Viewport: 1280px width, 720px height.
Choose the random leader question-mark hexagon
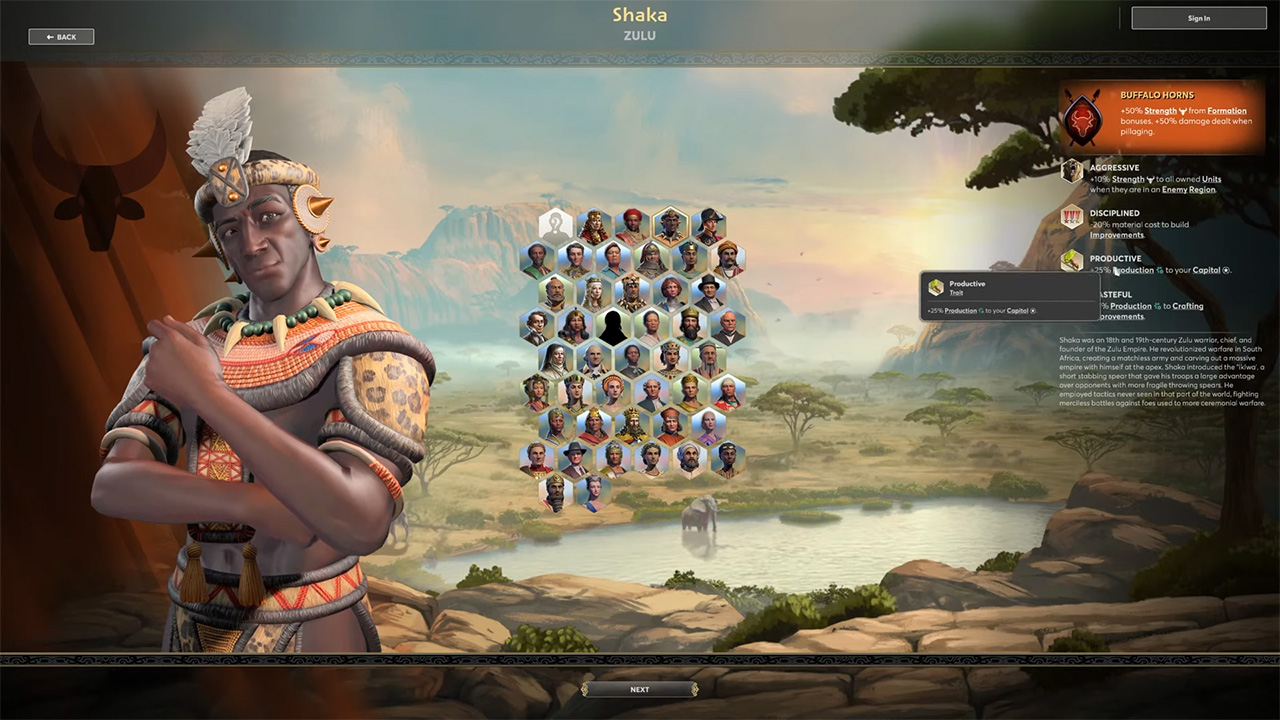[x=556, y=226]
